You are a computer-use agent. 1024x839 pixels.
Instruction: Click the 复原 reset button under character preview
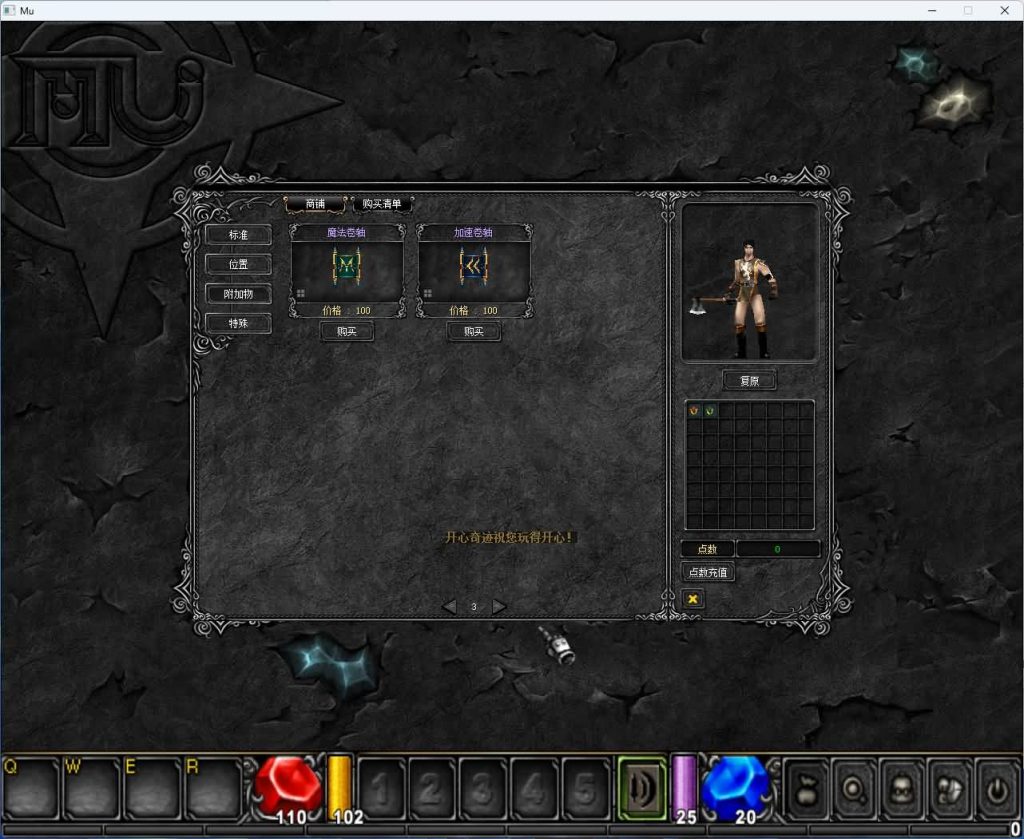749,381
